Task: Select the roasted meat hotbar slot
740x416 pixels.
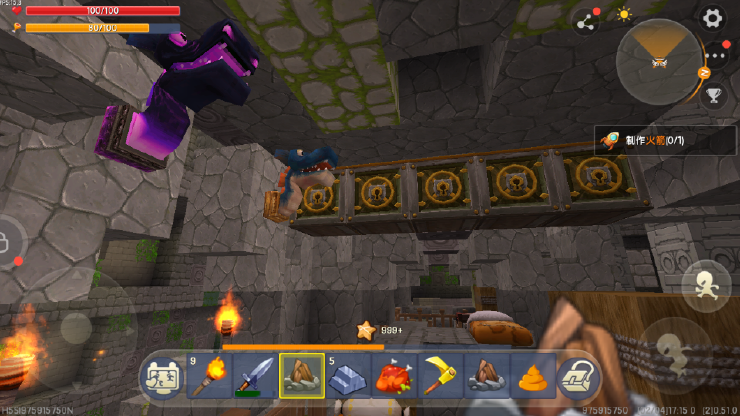Action: click(x=394, y=377)
